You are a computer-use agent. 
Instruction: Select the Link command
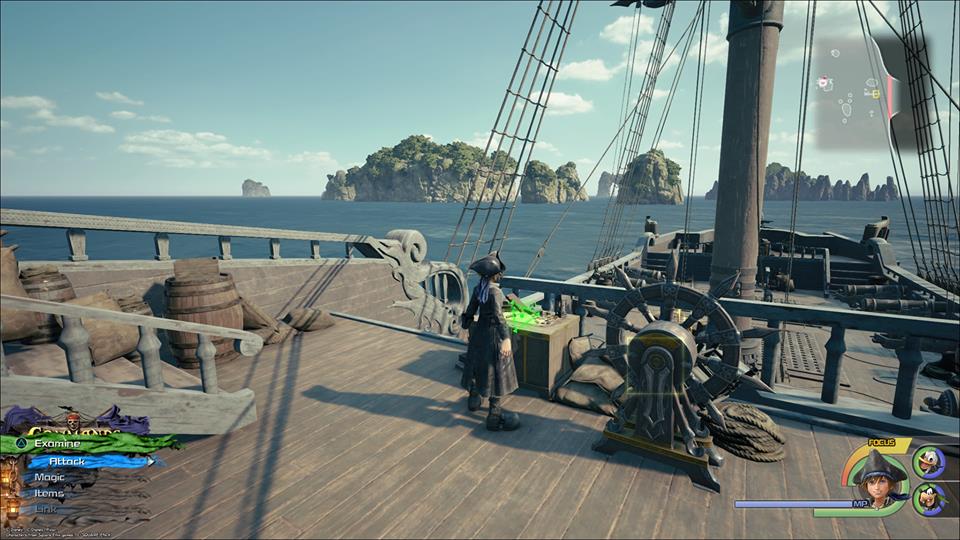pyautogui.click(x=46, y=509)
